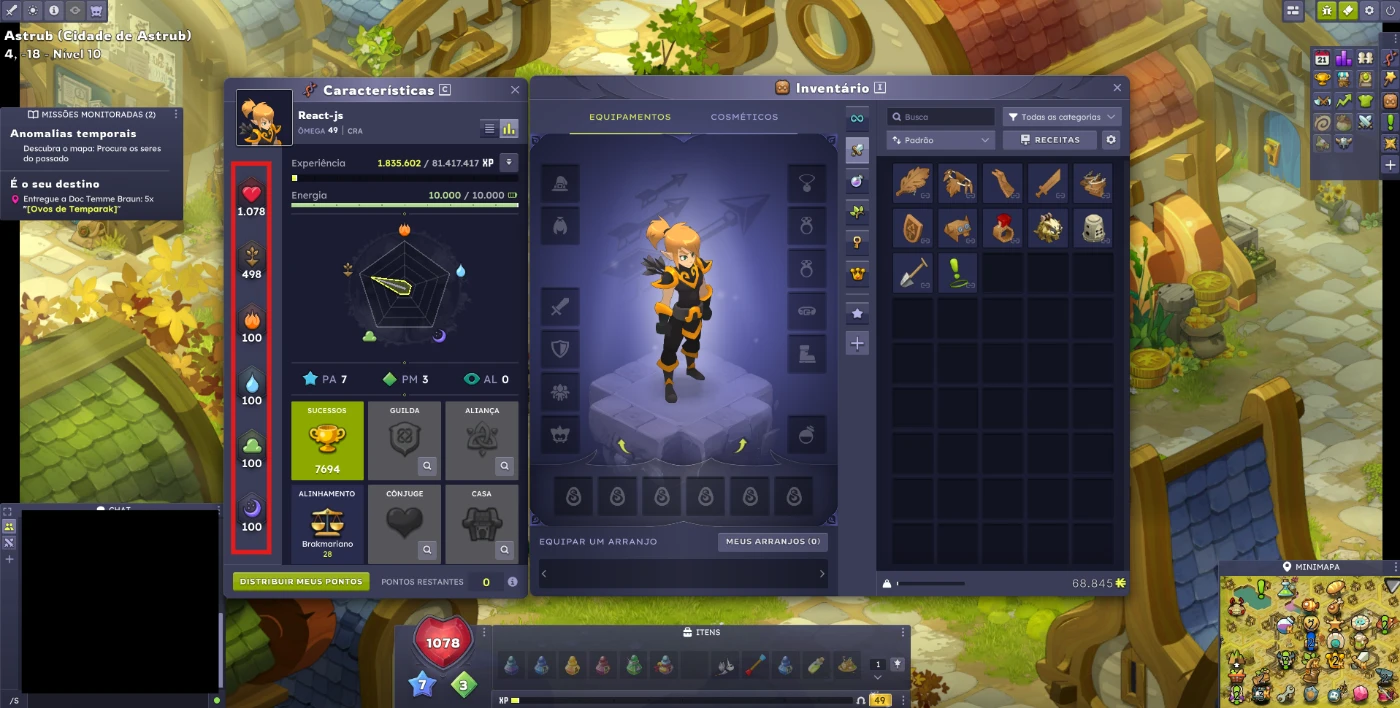
Task: Open the Alinhamento scales panel
Action: pos(327,524)
